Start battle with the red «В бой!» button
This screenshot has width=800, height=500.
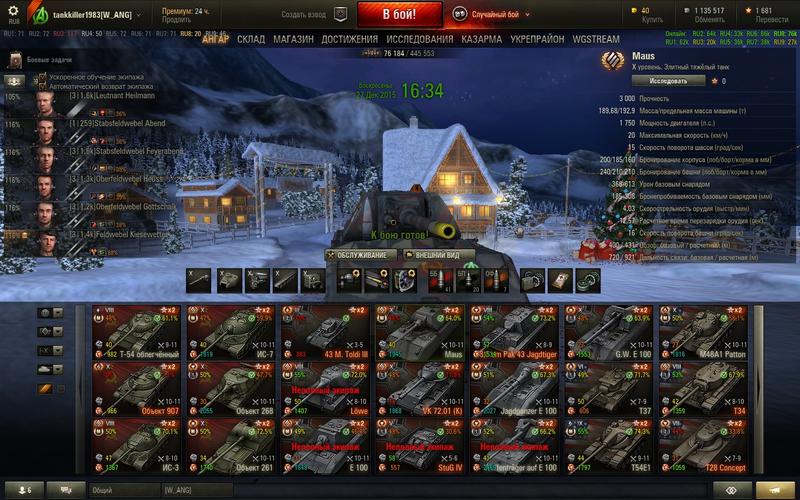point(399,15)
